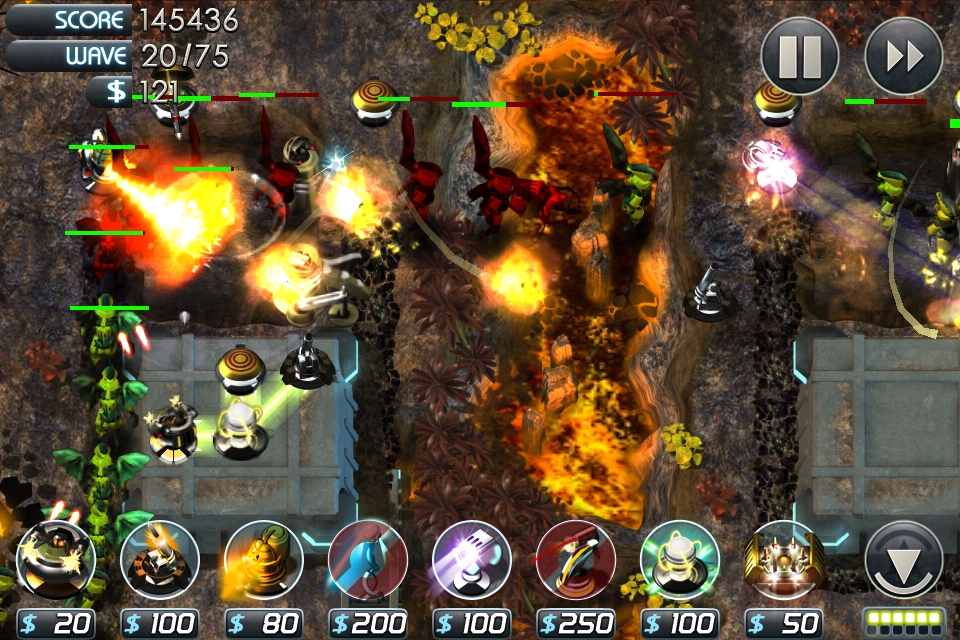Select the $20 gun turret tower

(x=56, y=560)
